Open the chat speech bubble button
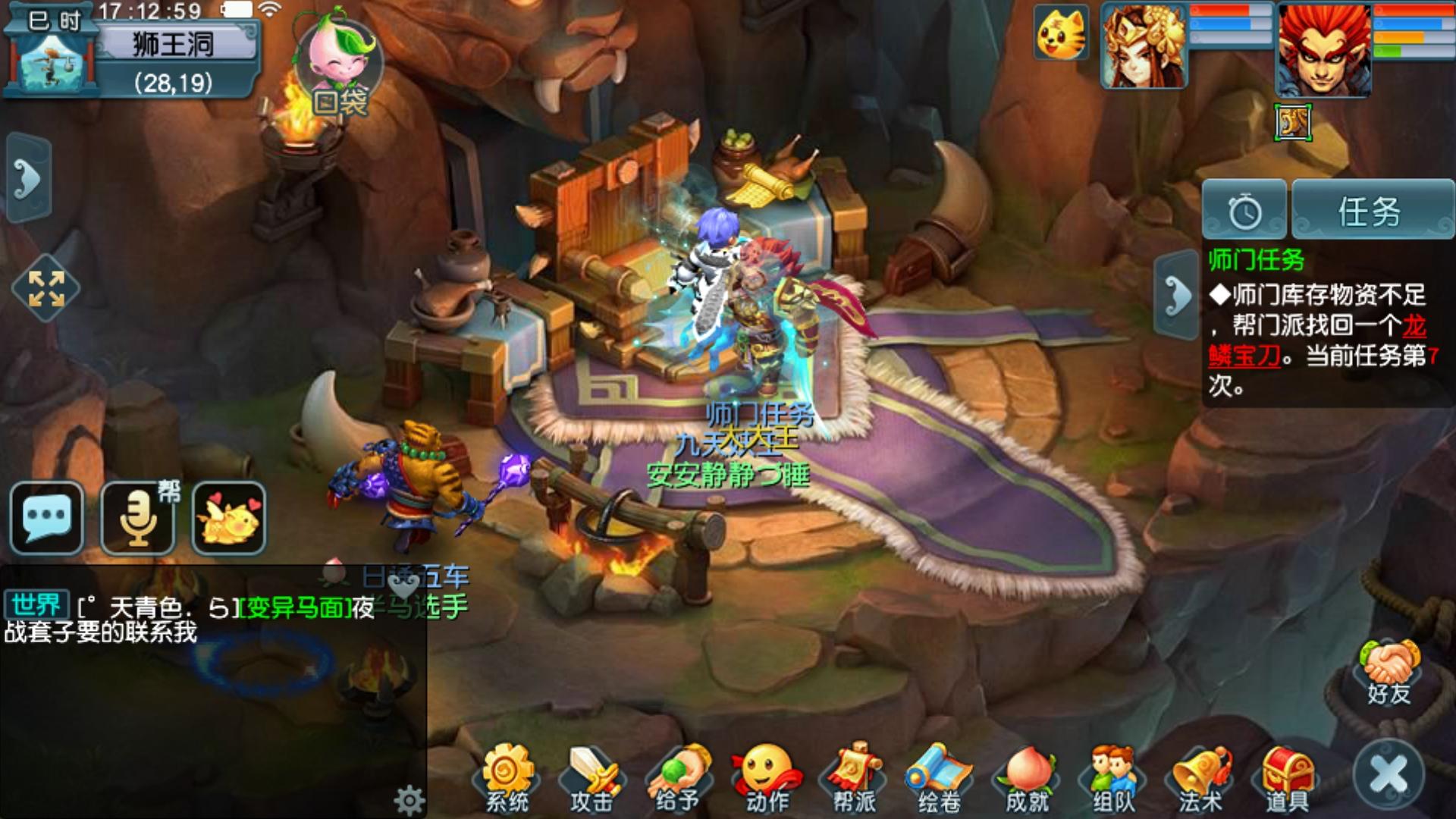Image resolution: width=1456 pixels, height=819 pixels. click(x=47, y=517)
